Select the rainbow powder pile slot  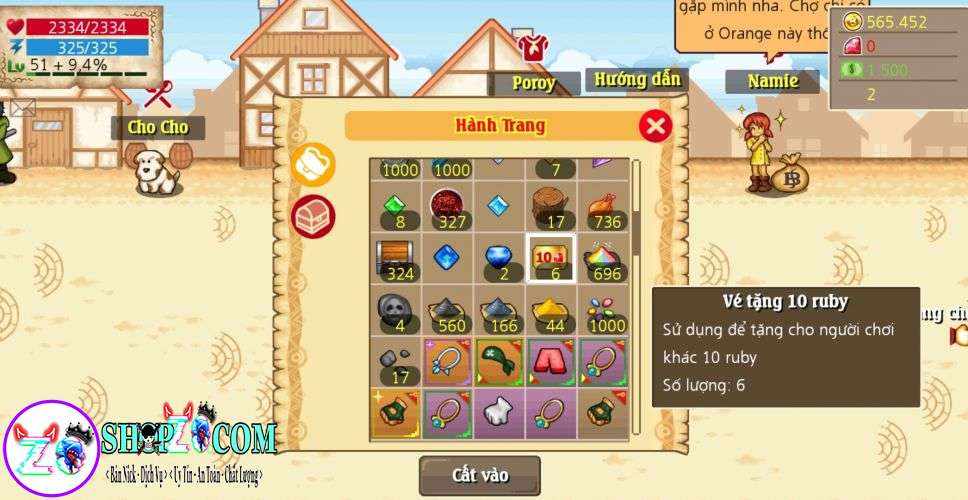click(x=603, y=258)
